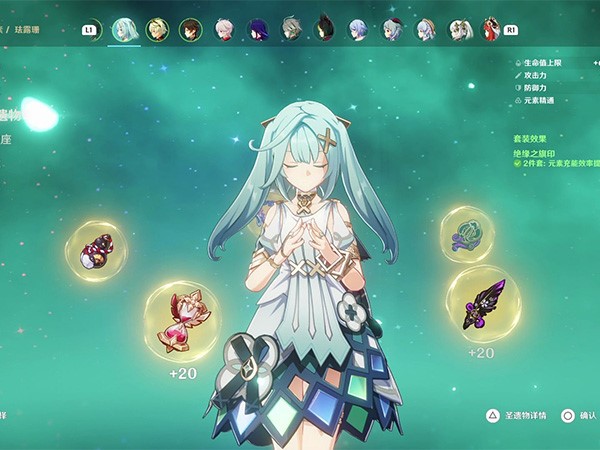Select the black spiky-haired character portrait

click(324, 29)
